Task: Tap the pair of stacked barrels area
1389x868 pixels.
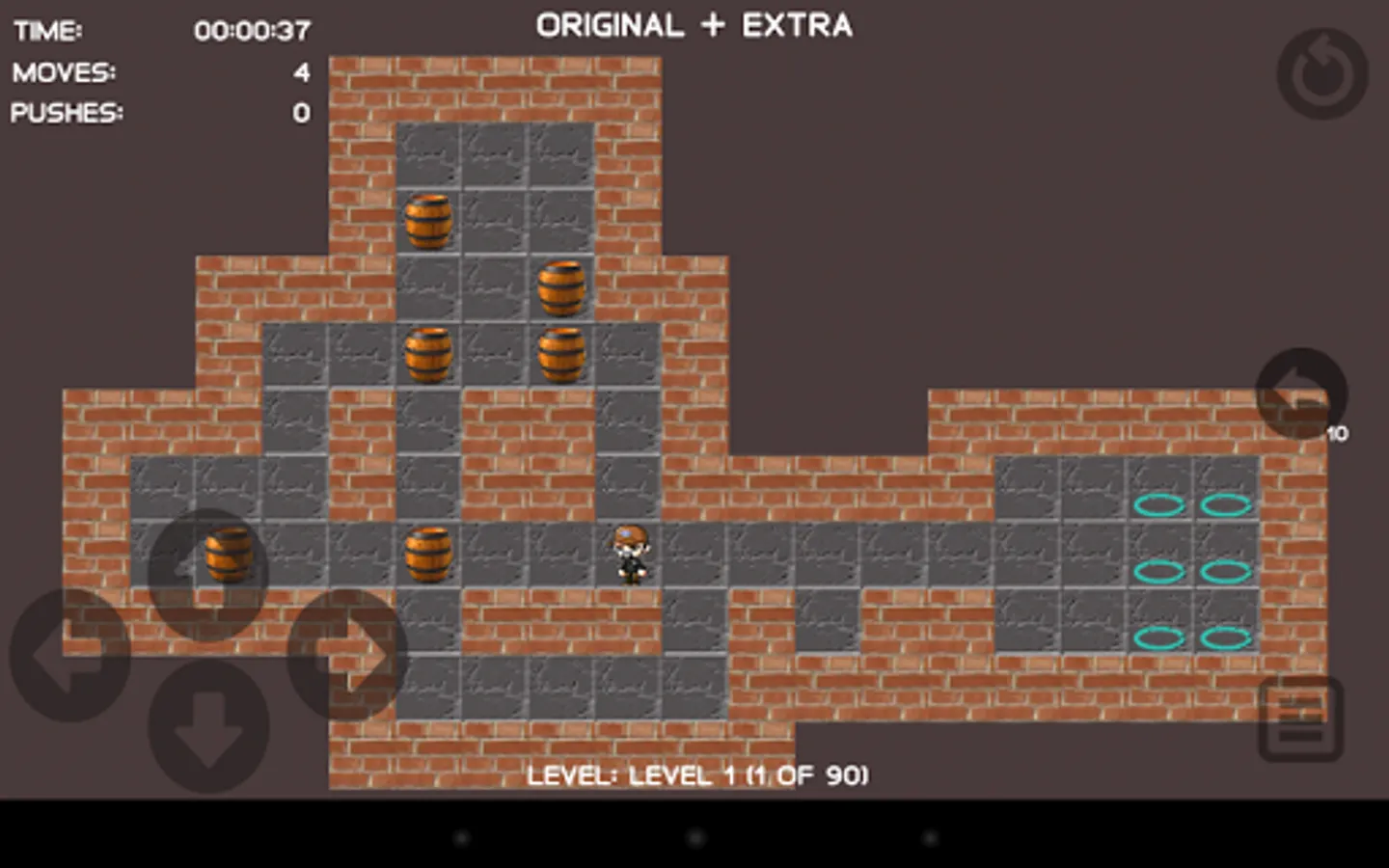Action: pos(562,318)
